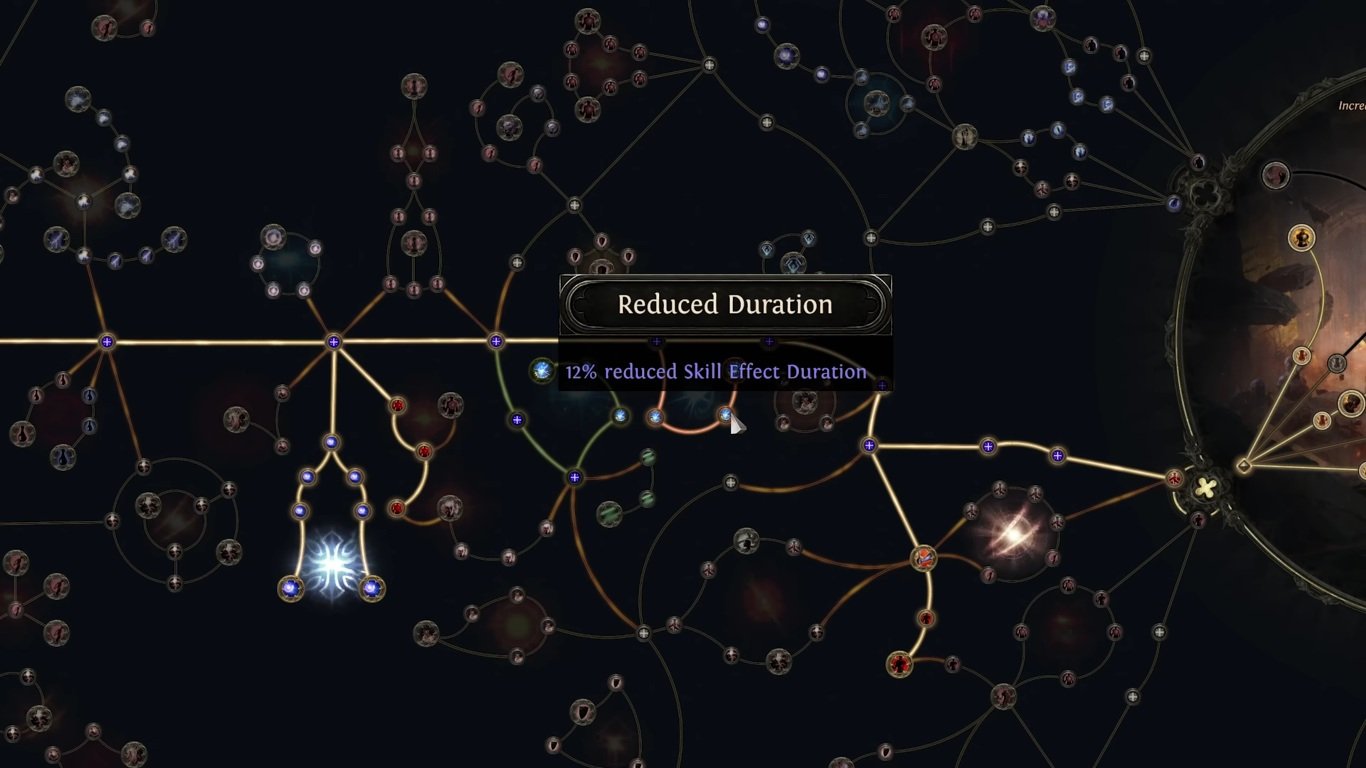Toggle allocation of the red strength node above the sockets
1366x768 pixels.
(x=395, y=509)
